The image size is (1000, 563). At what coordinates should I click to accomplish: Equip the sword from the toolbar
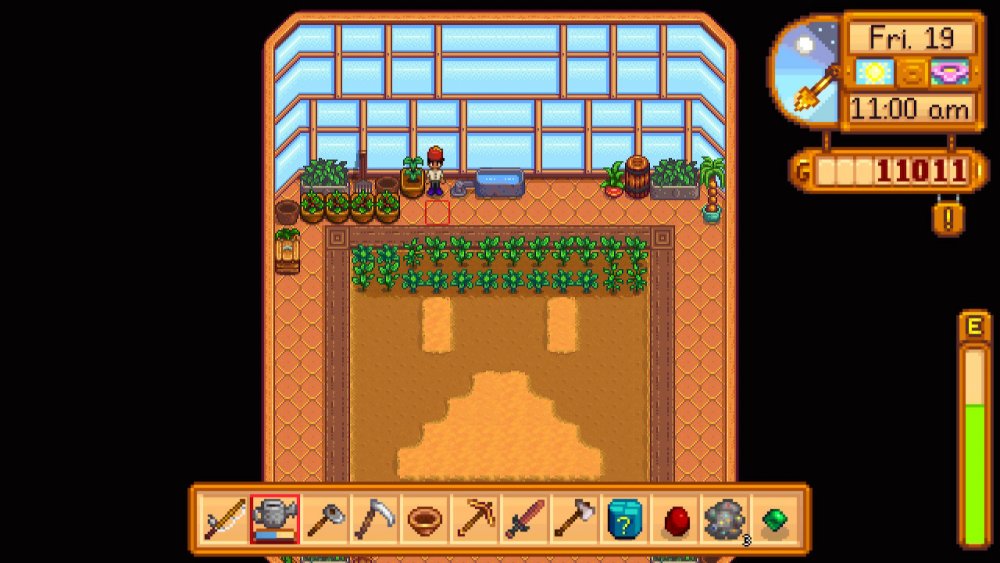pyautogui.click(x=524, y=519)
